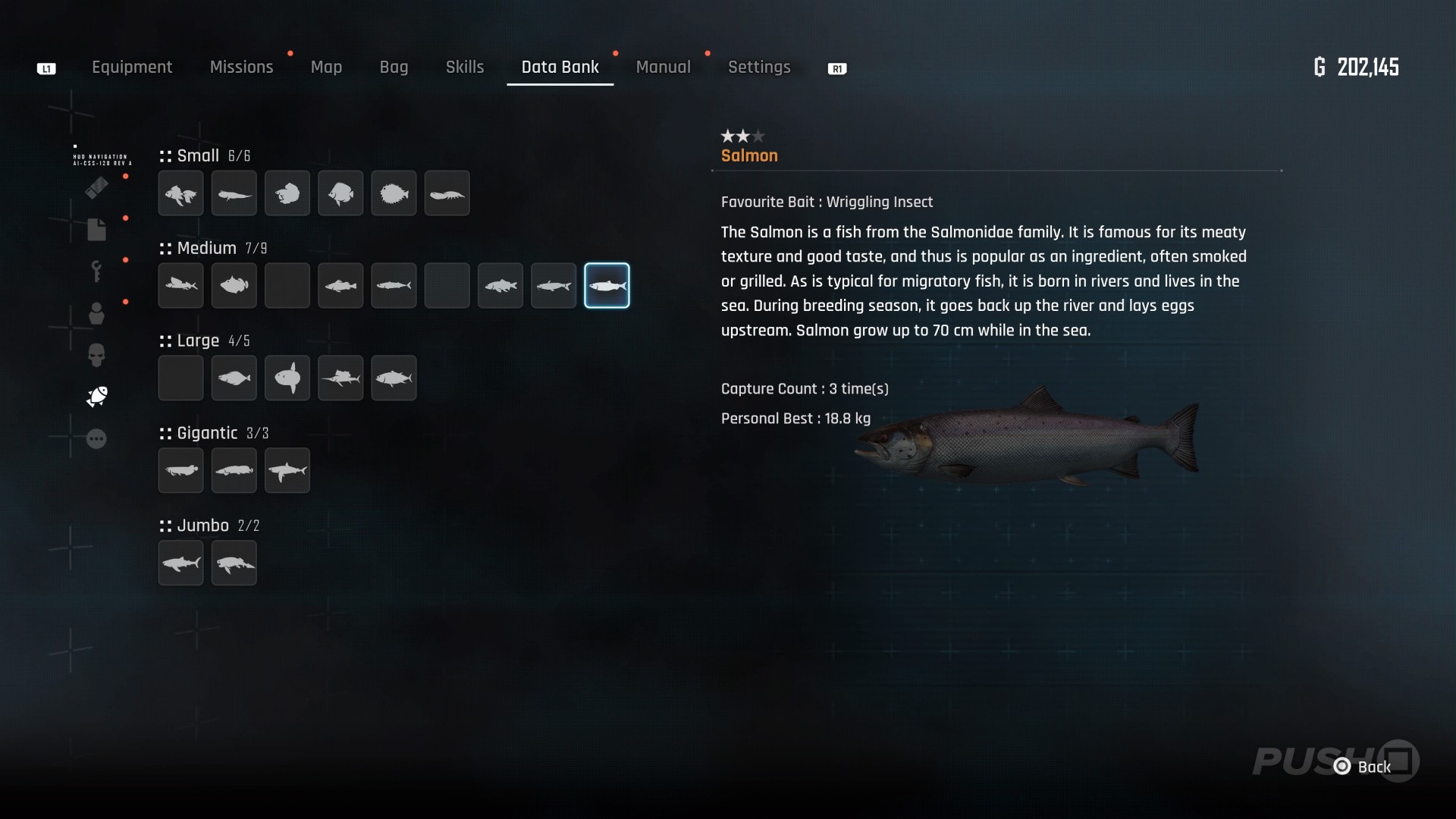
Task: Open the Map tab
Action: click(326, 67)
